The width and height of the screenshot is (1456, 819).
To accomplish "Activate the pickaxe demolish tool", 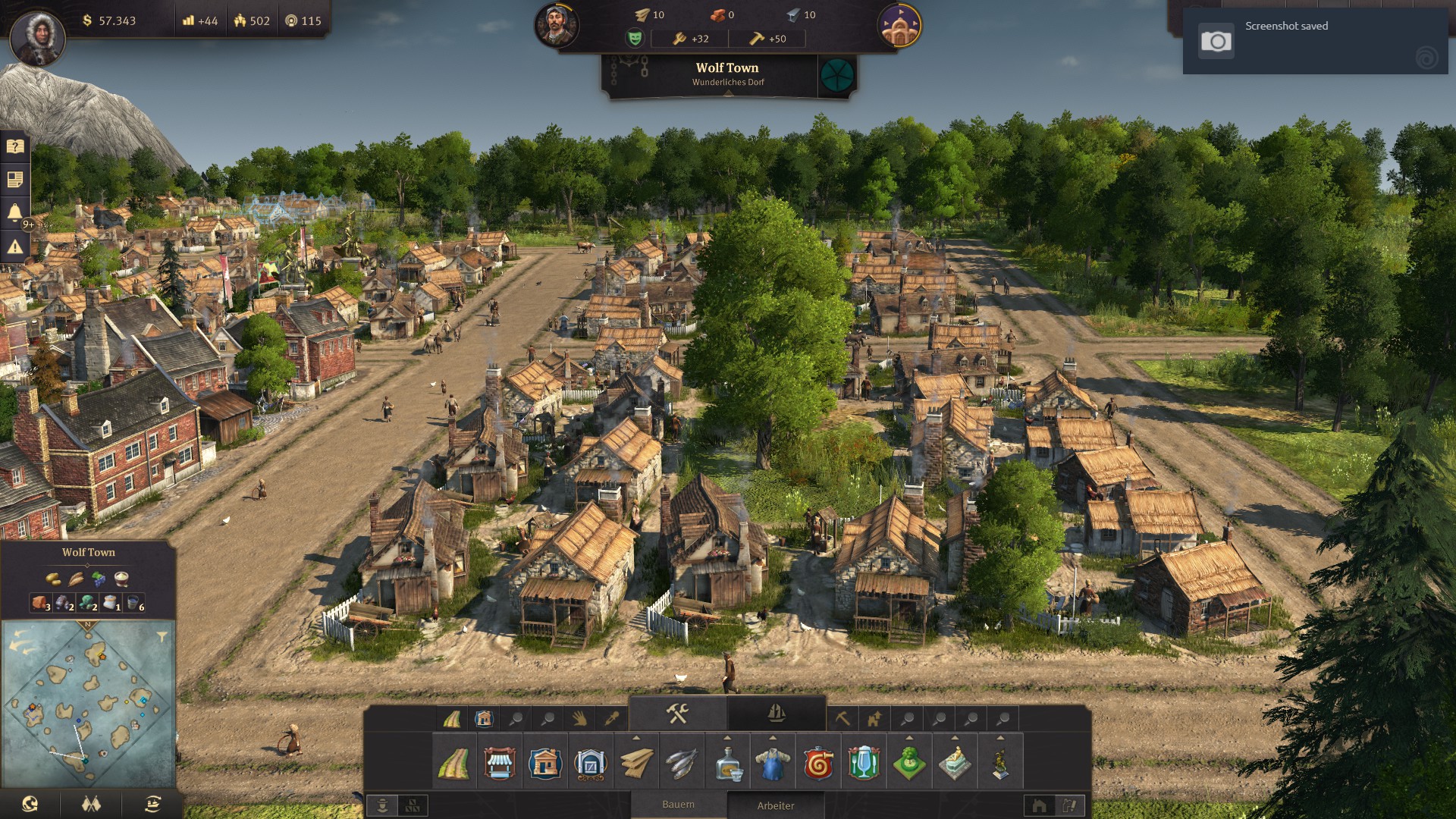I will click(843, 718).
